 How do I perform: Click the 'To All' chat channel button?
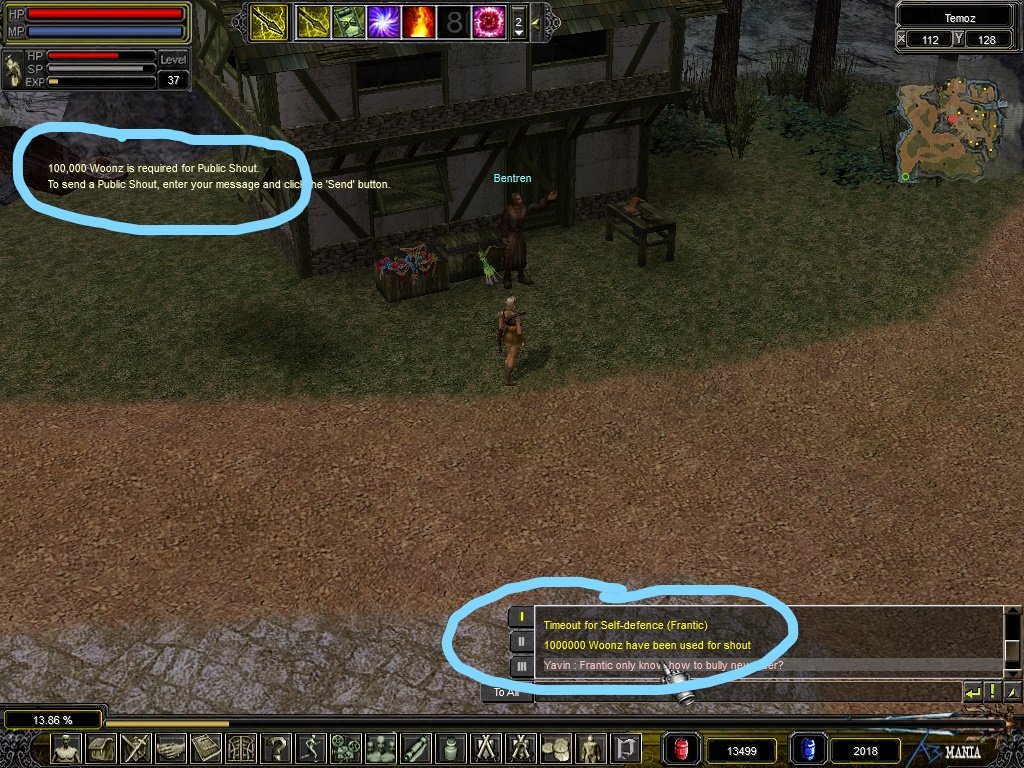click(x=506, y=692)
